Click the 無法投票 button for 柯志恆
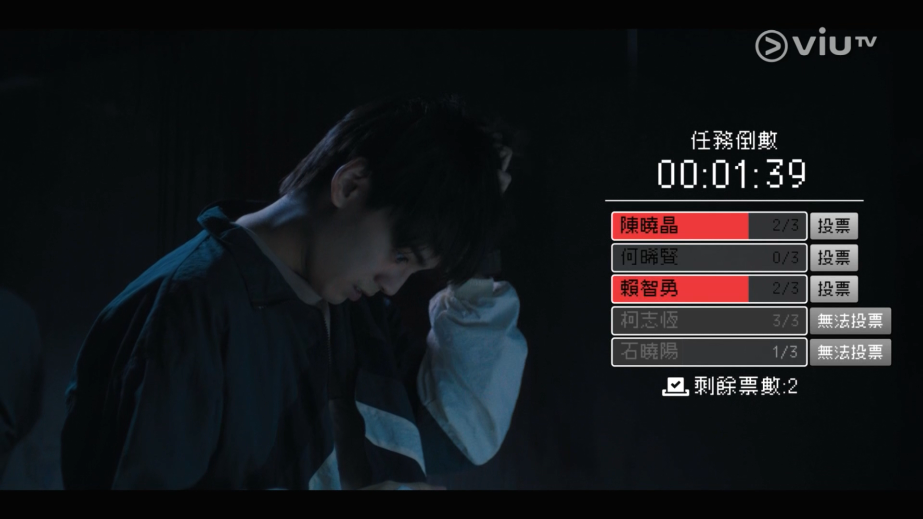Image resolution: width=923 pixels, height=519 pixels. (x=850, y=321)
